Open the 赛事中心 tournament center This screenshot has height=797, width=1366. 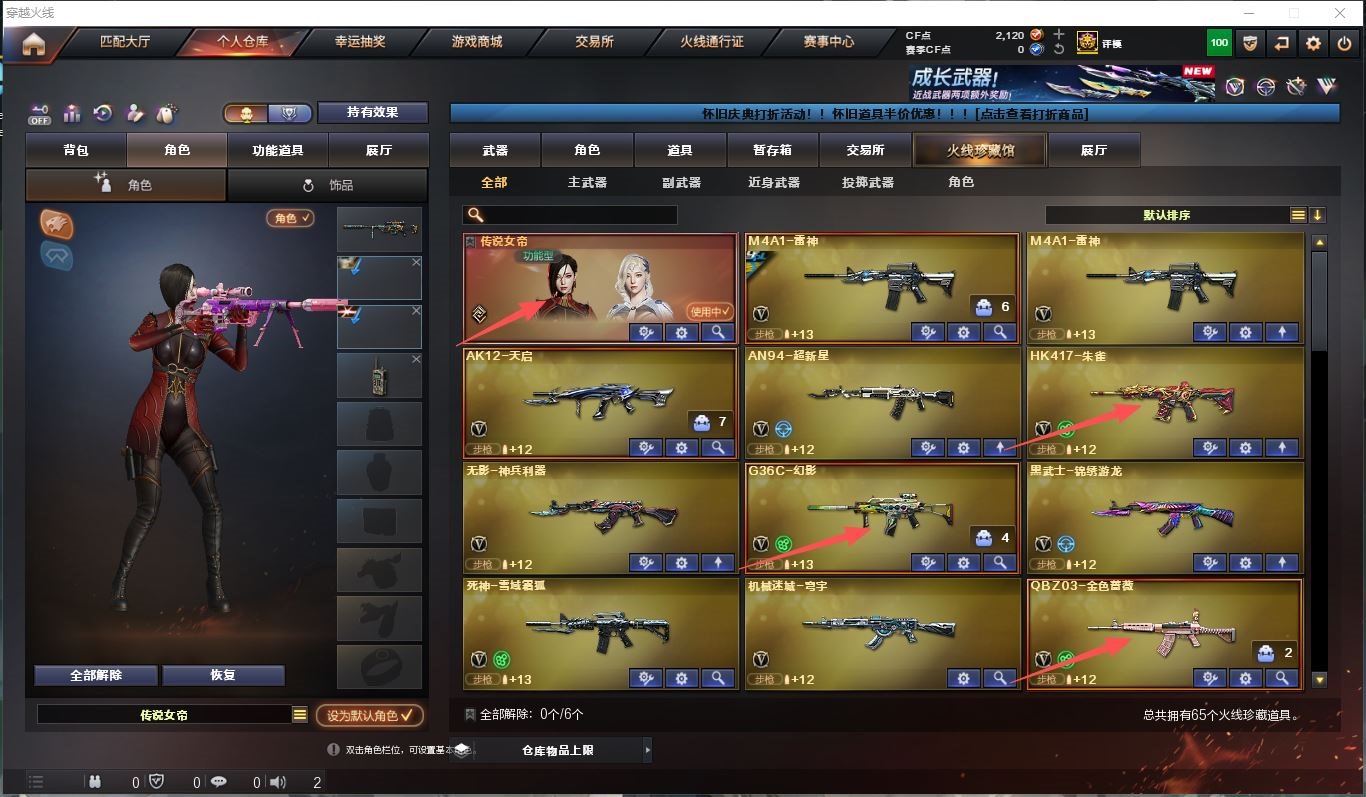click(829, 42)
